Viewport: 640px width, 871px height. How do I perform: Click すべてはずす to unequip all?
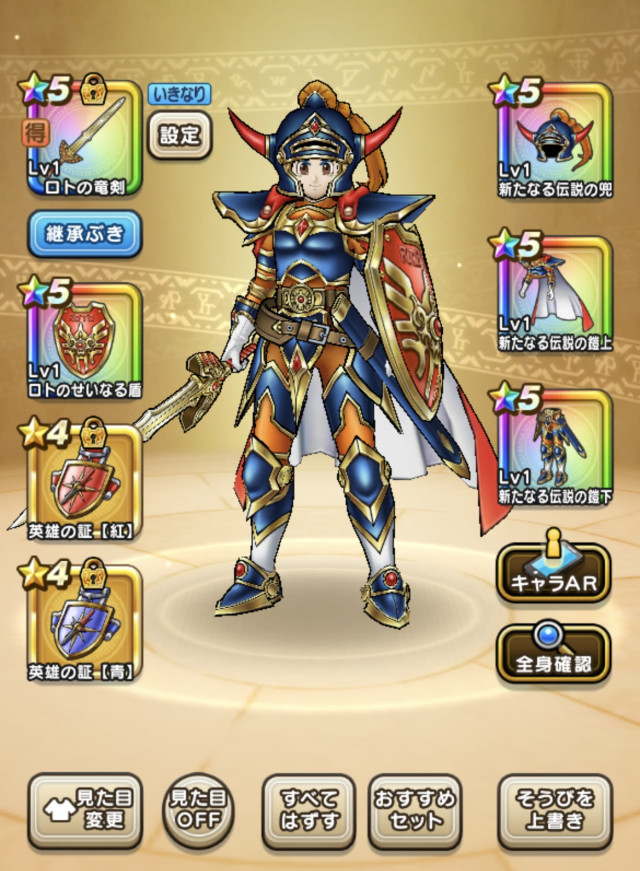click(x=308, y=810)
